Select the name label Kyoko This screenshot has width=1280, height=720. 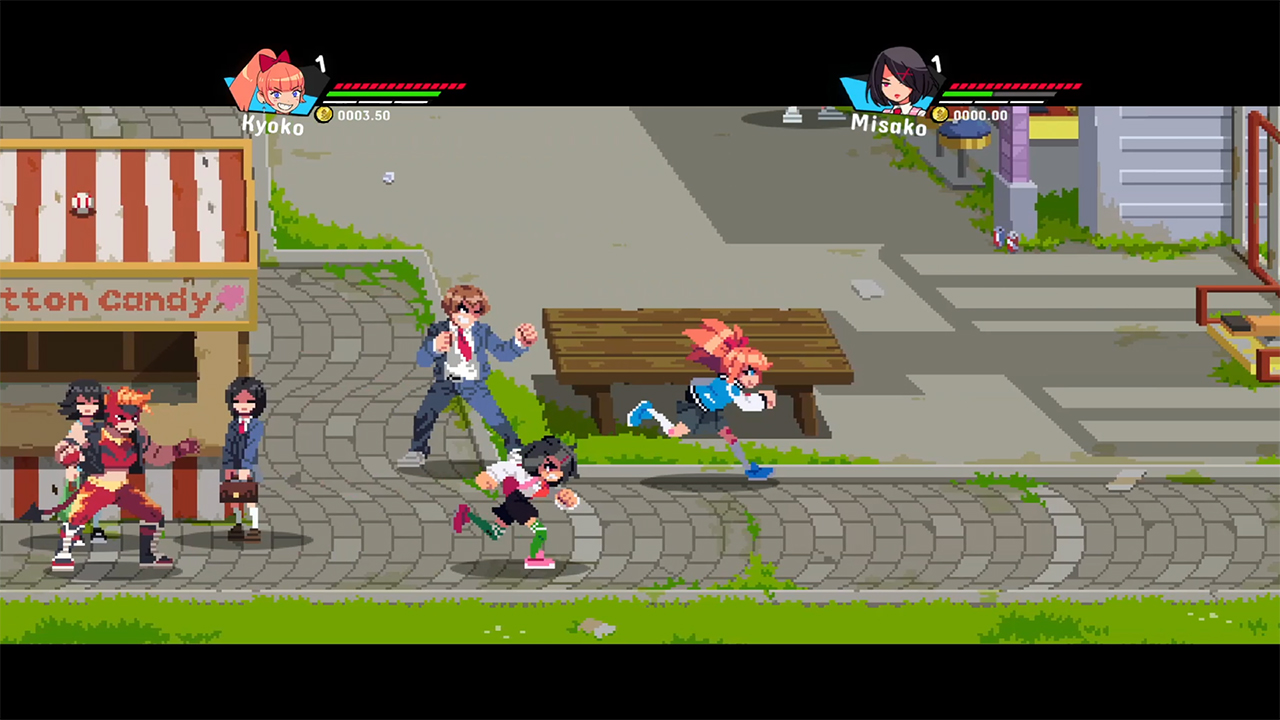pyautogui.click(x=271, y=125)
